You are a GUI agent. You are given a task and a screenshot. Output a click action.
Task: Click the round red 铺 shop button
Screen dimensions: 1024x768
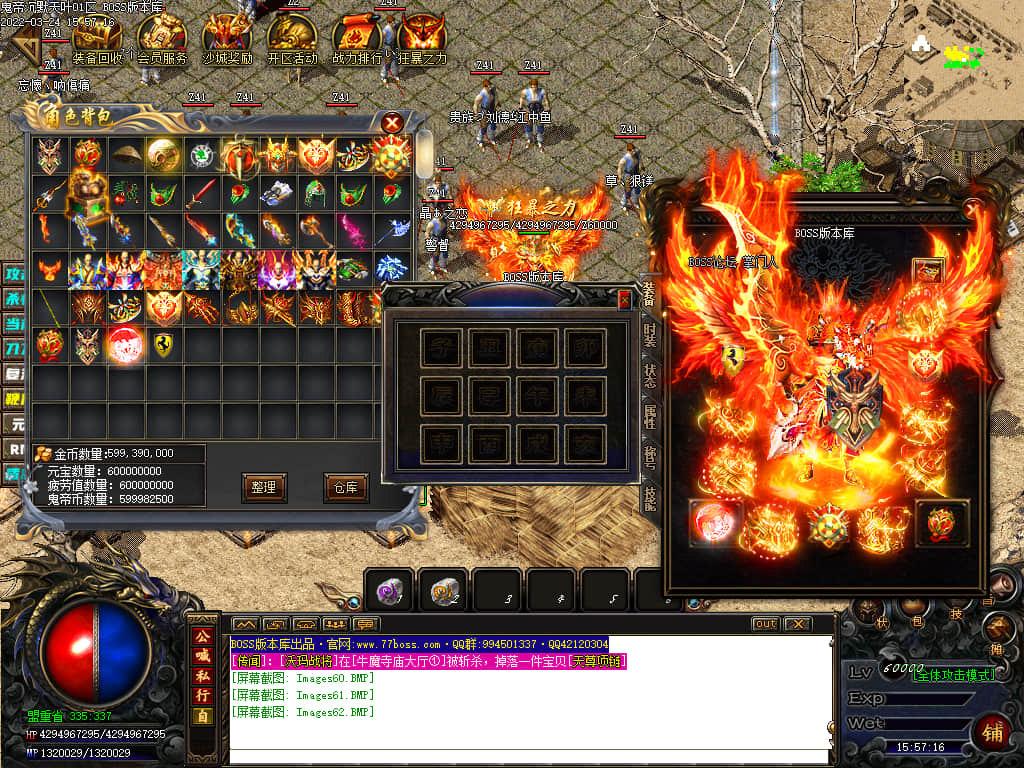[x=992, y=731]
